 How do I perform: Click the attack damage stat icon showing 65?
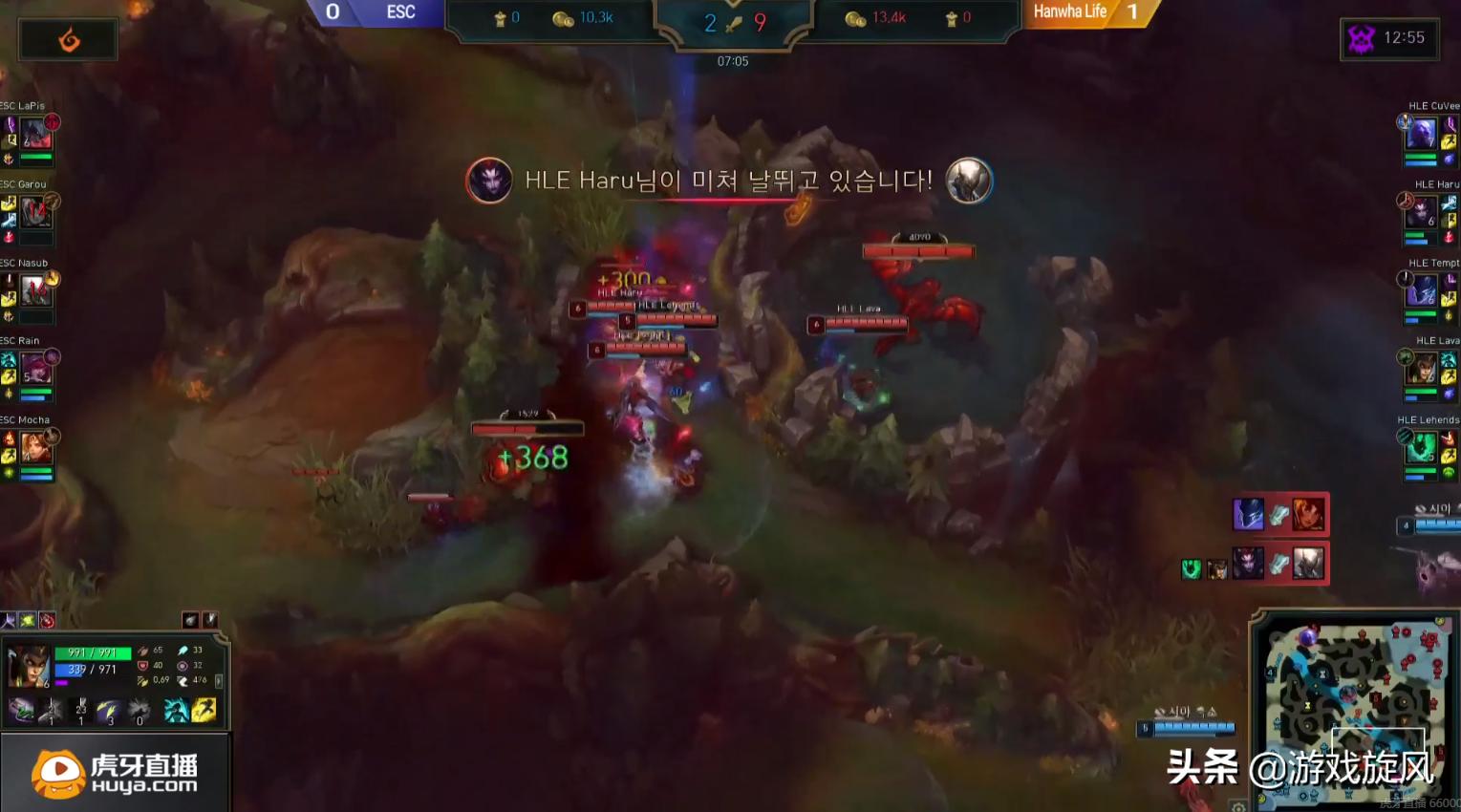(142, 651)
